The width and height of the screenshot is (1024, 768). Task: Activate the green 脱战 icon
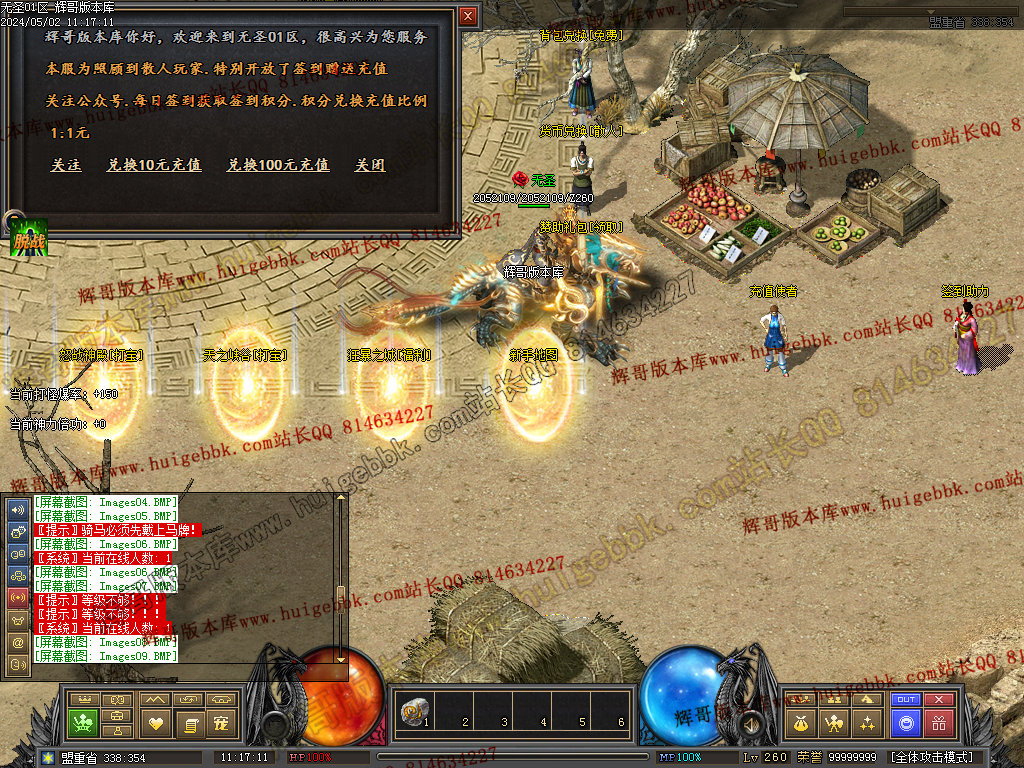coord(29,238)
